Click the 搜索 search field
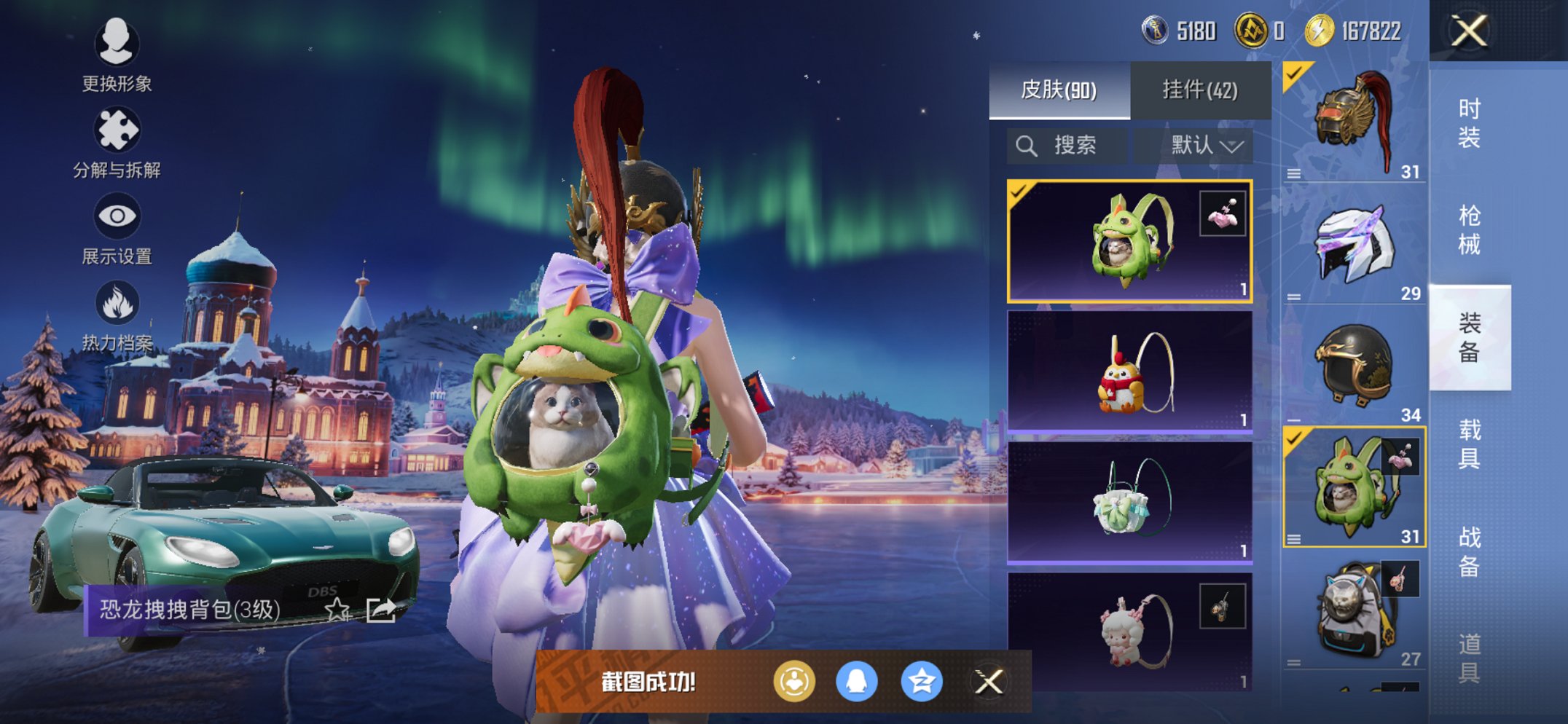Viewport: 1568px width, 724px height. [x=1067, y=146]
